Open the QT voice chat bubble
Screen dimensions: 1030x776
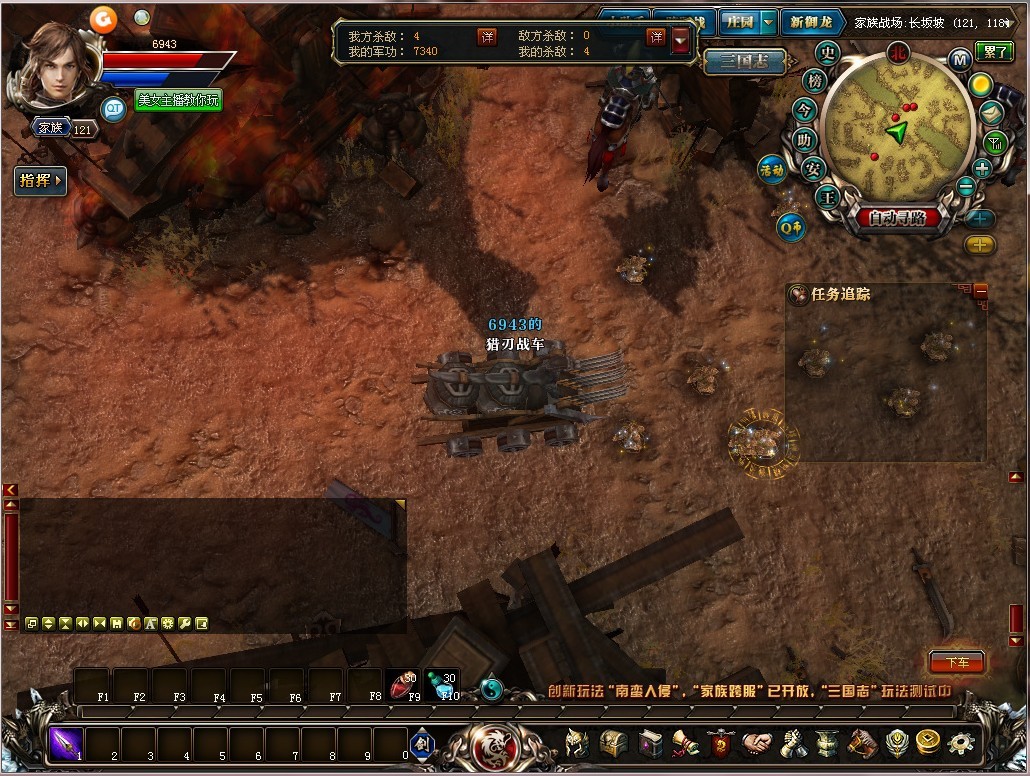click(114, 108)
